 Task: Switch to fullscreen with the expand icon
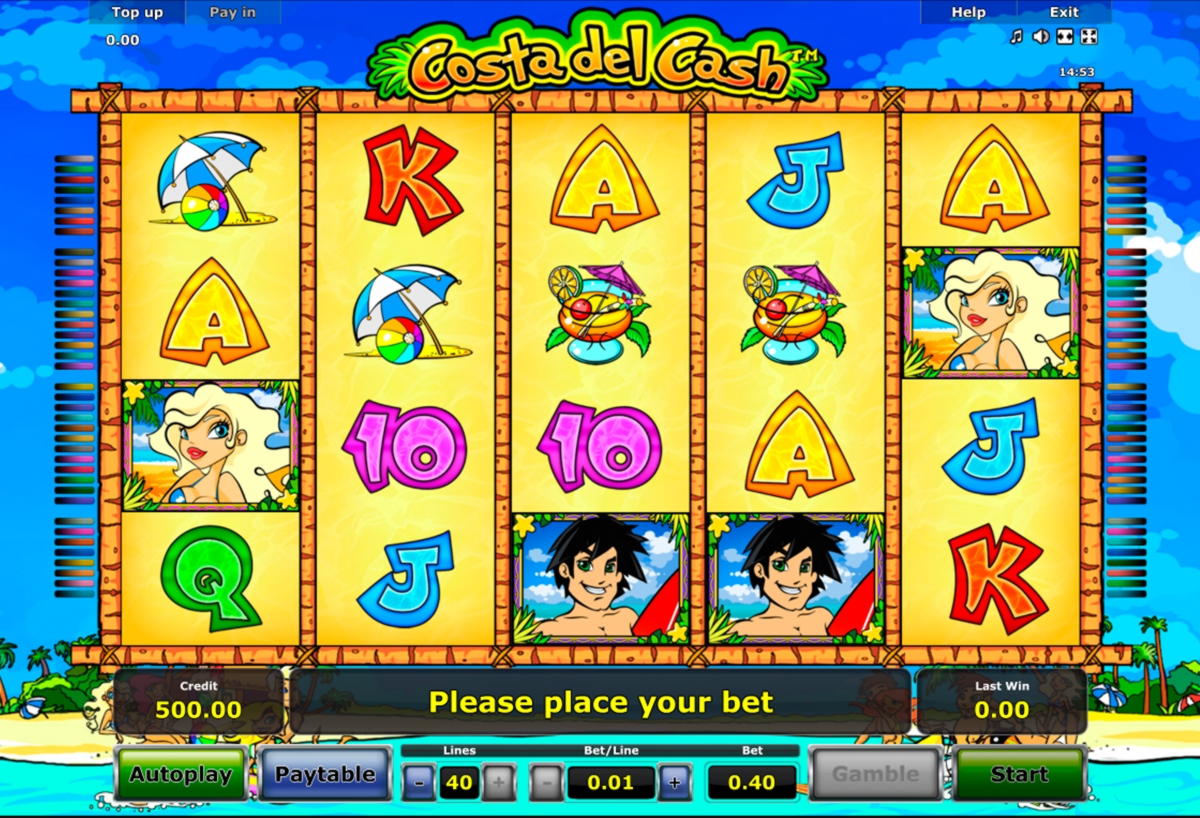point(1089,37)
